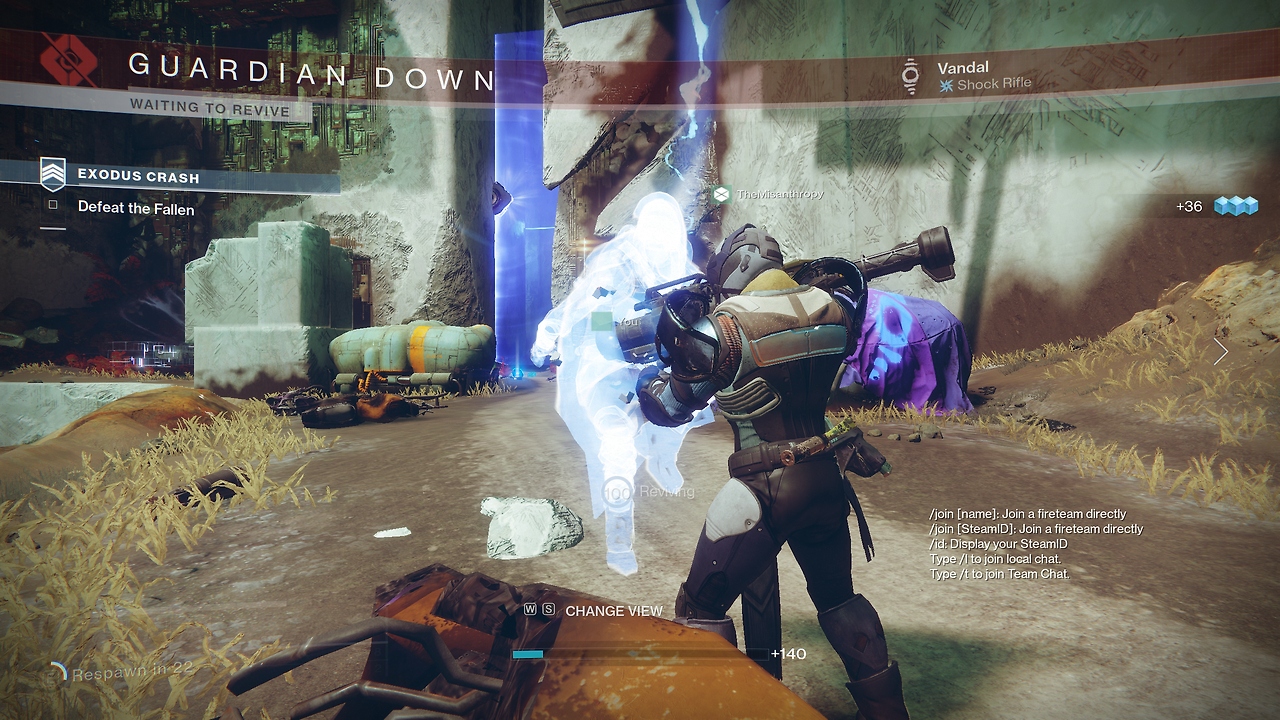Click the red Guardian Down emblem
This screenshot has height=720, width=1280.
(68, 61)
